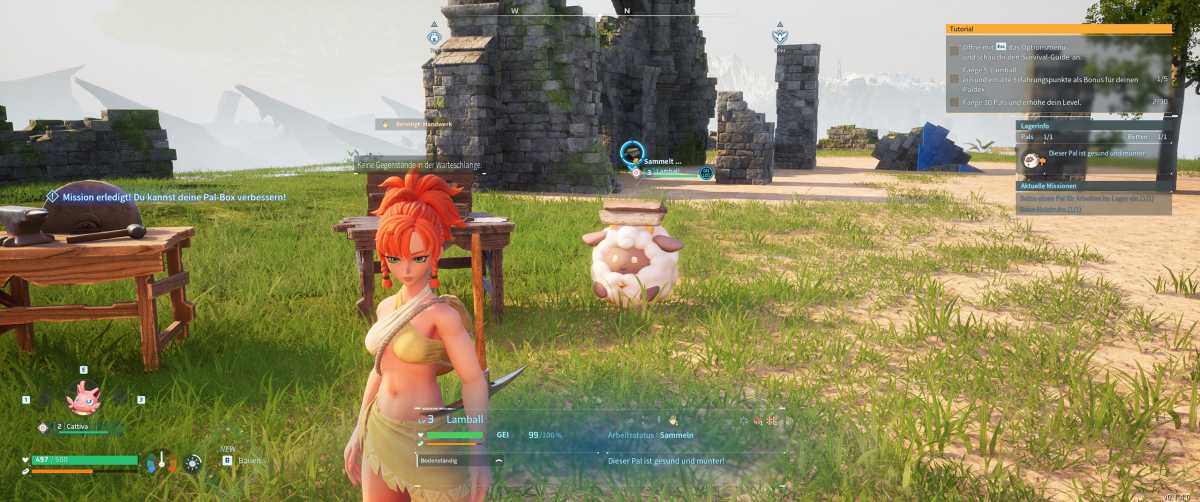The height and width of the screenshot is (502, 1200).
Task: Click the base house marker on compass
Action: (434, 37)
